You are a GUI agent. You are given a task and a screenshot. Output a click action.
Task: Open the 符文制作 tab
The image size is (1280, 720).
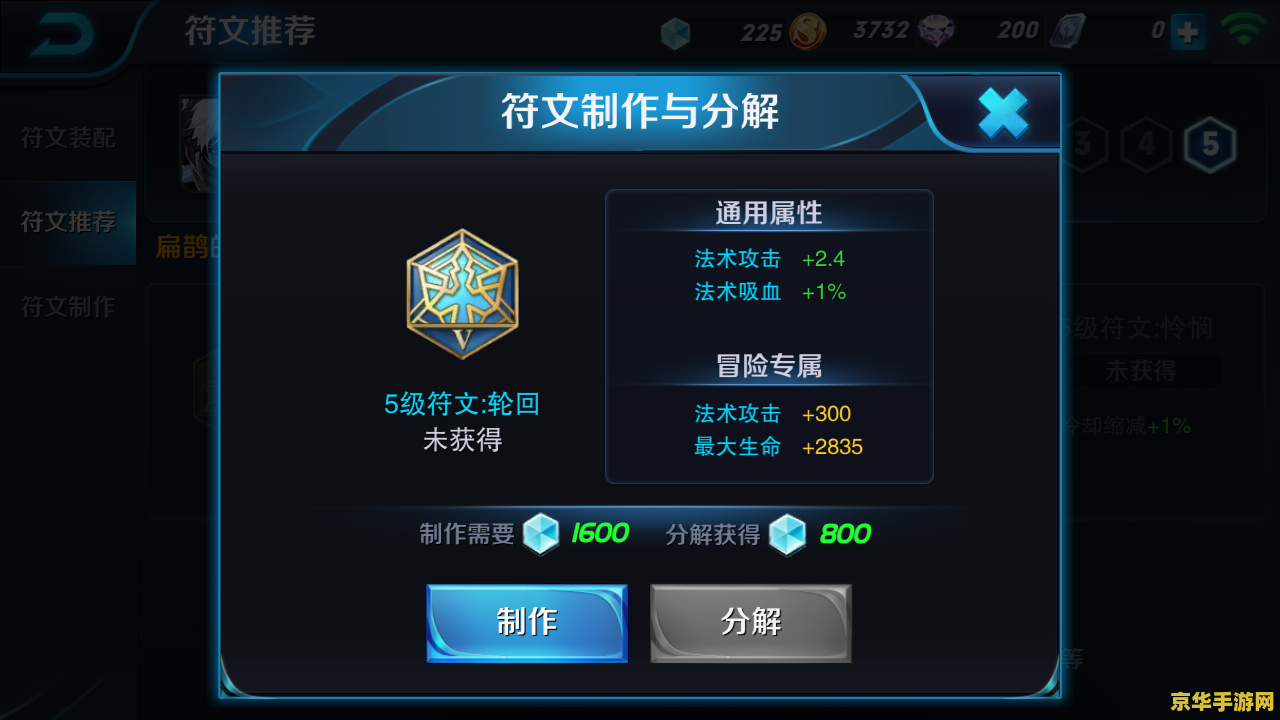click(x=68, y=307)
